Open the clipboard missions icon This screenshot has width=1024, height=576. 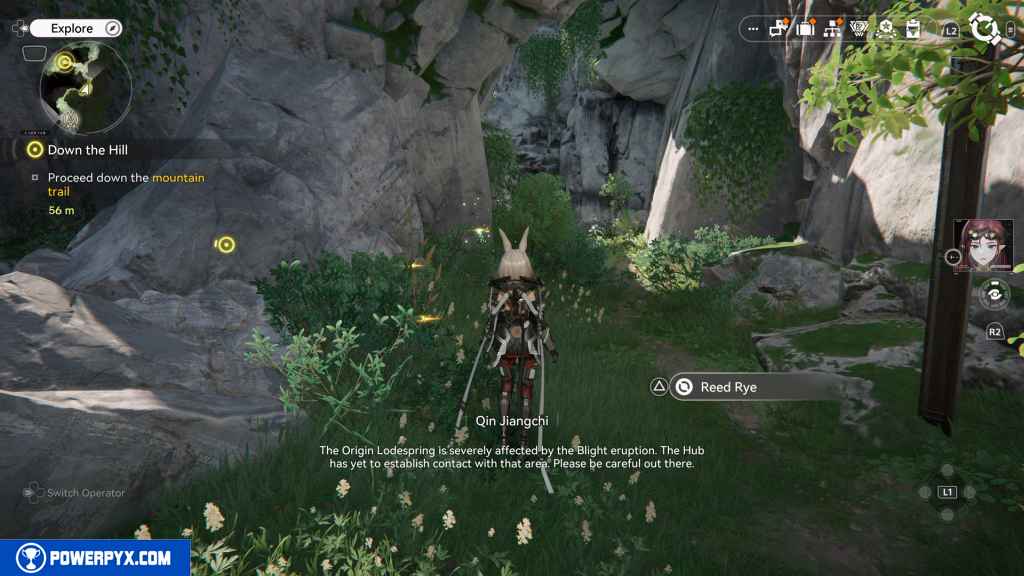point(912,29)
